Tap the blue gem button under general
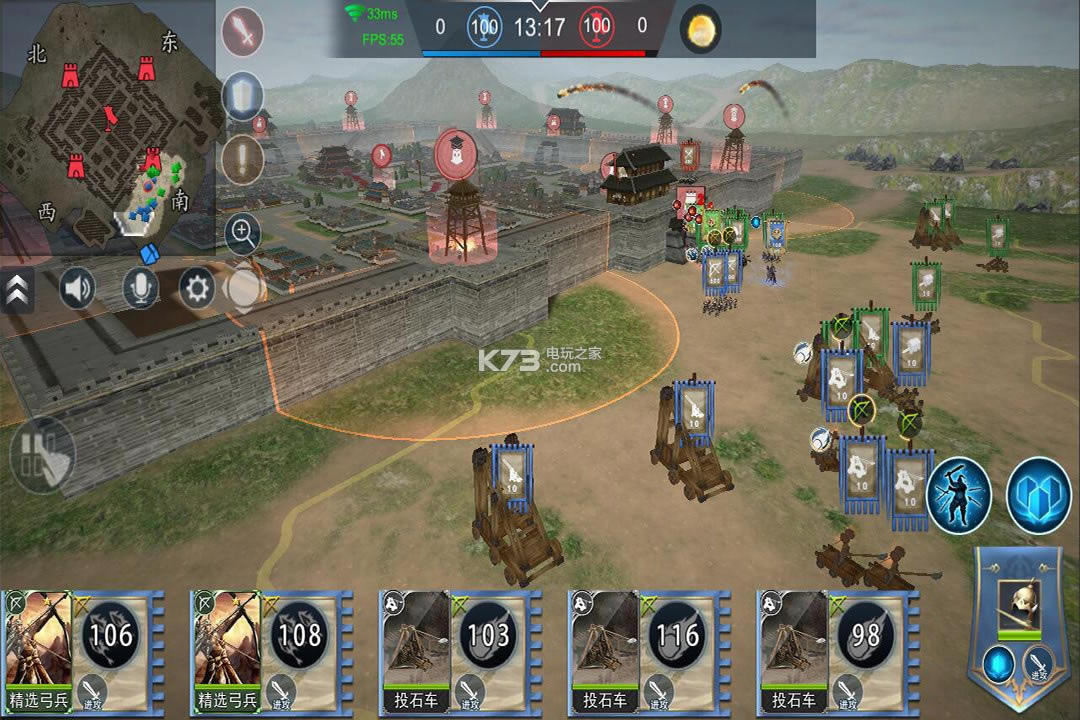The width and height of the screenshot is (1080, 720). 998,664
